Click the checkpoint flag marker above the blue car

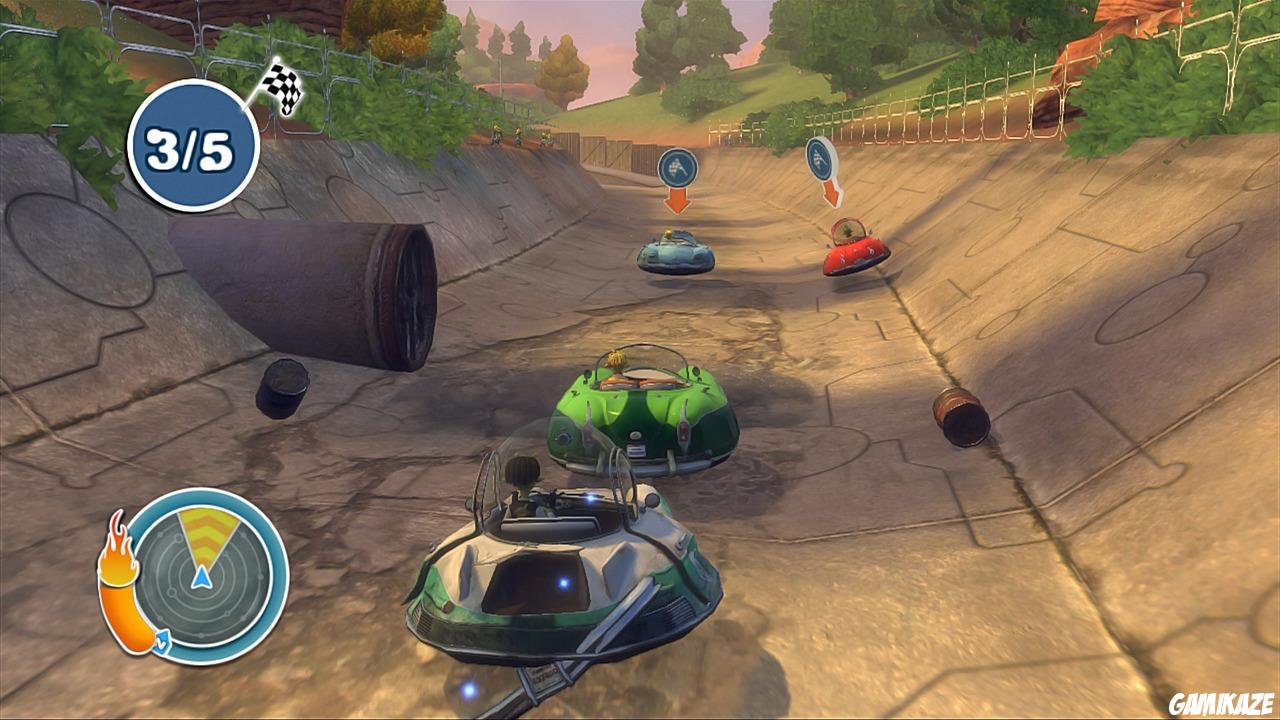point(677,169)
